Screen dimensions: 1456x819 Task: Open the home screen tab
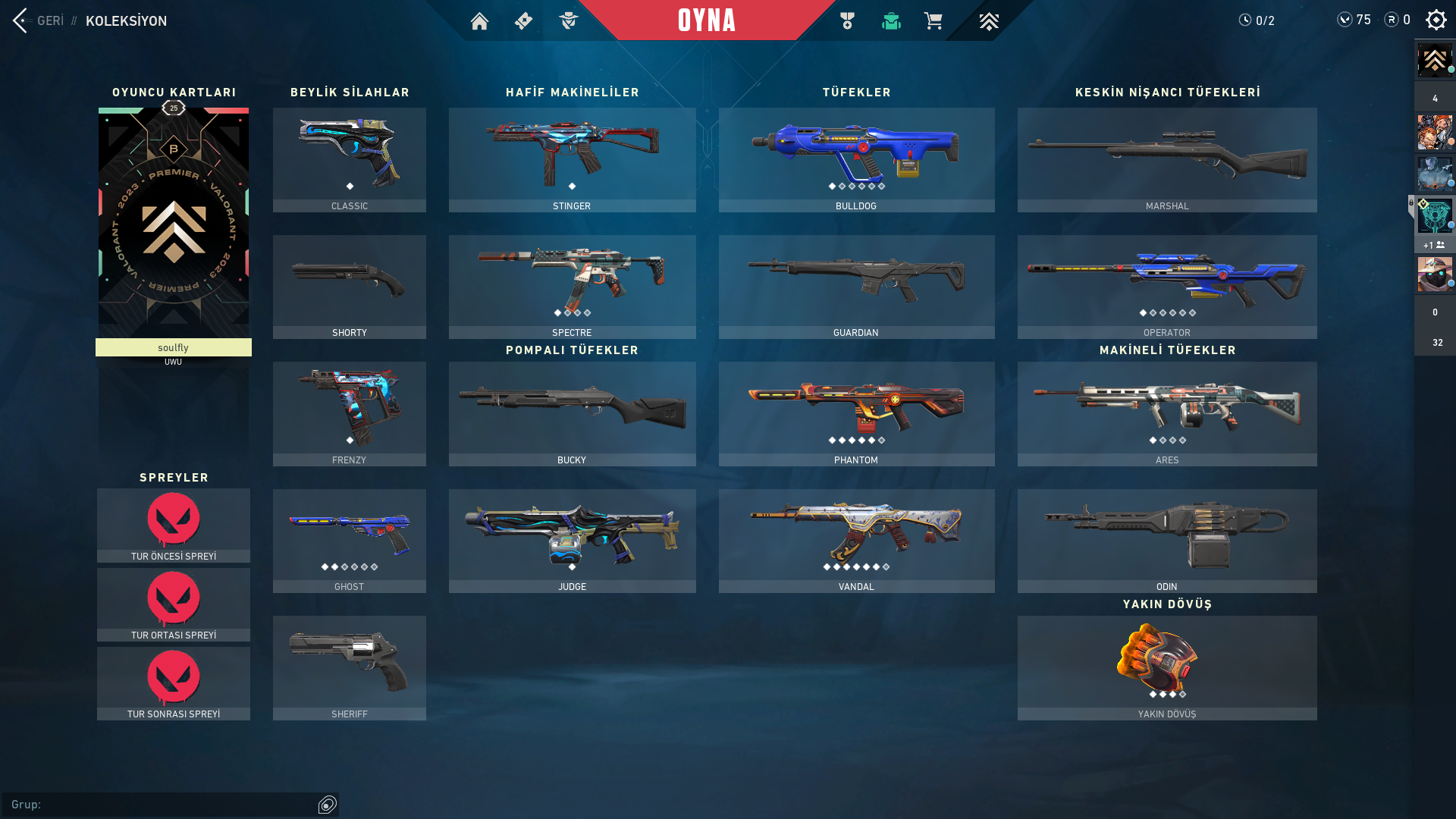click(479, 21)
